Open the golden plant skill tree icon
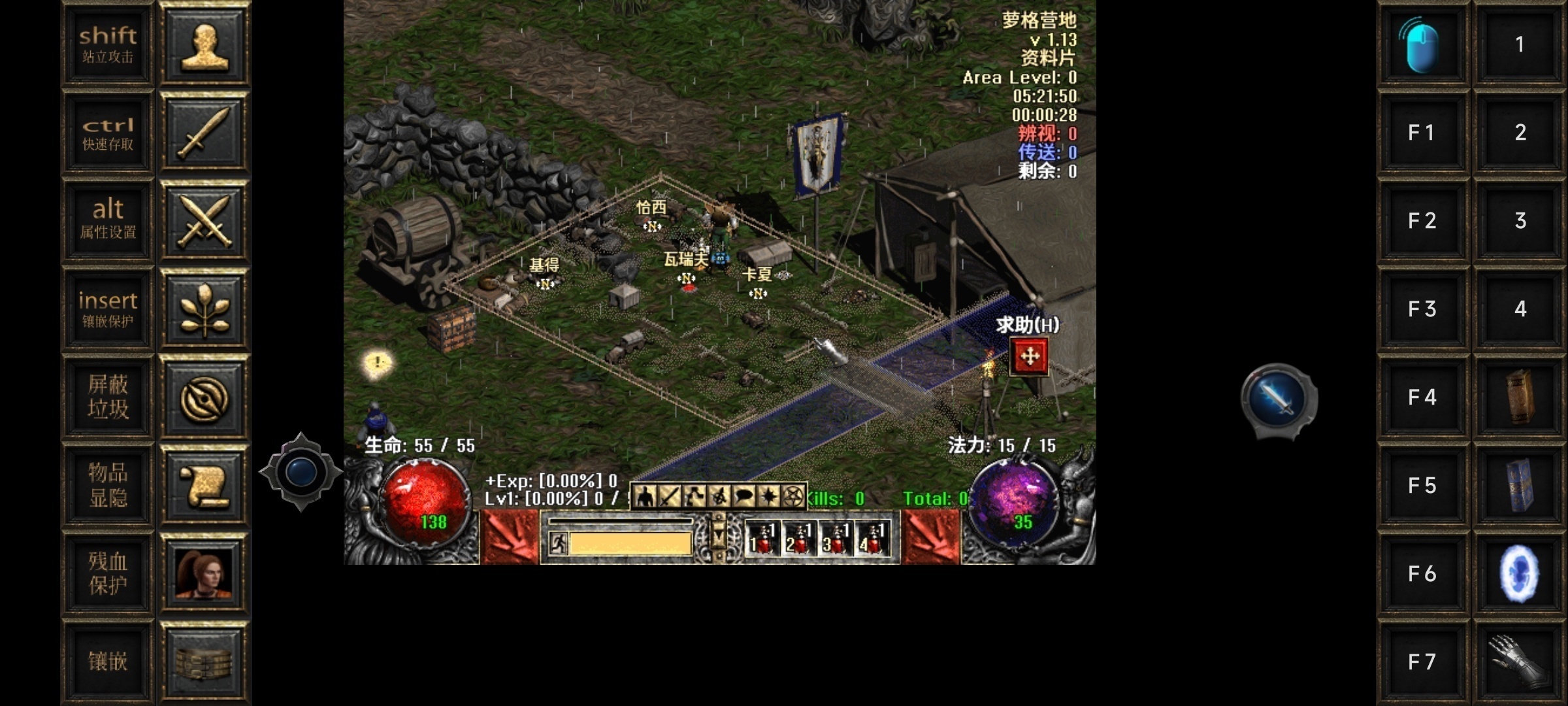Viewport: 1568px width, 706px height. 204,309
